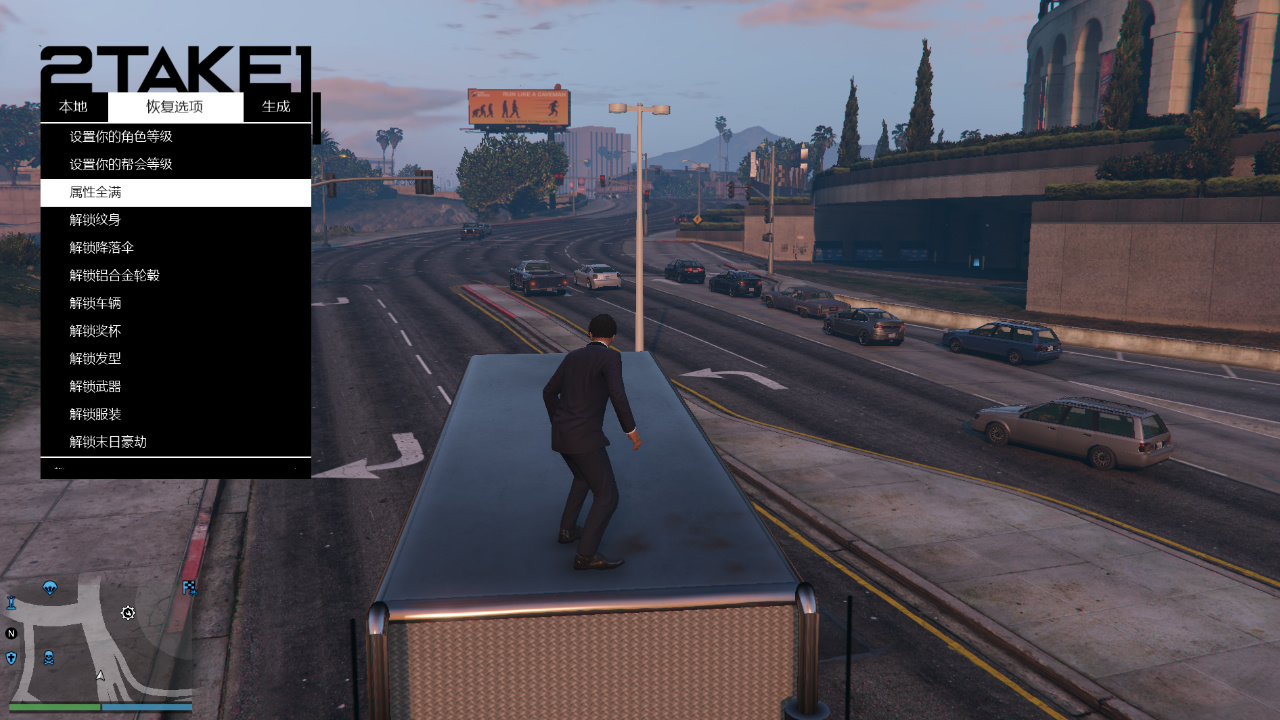Click 解锁纹身 in the menu
Viewport: 1280px width, 720px height.
tap(96, 220)
